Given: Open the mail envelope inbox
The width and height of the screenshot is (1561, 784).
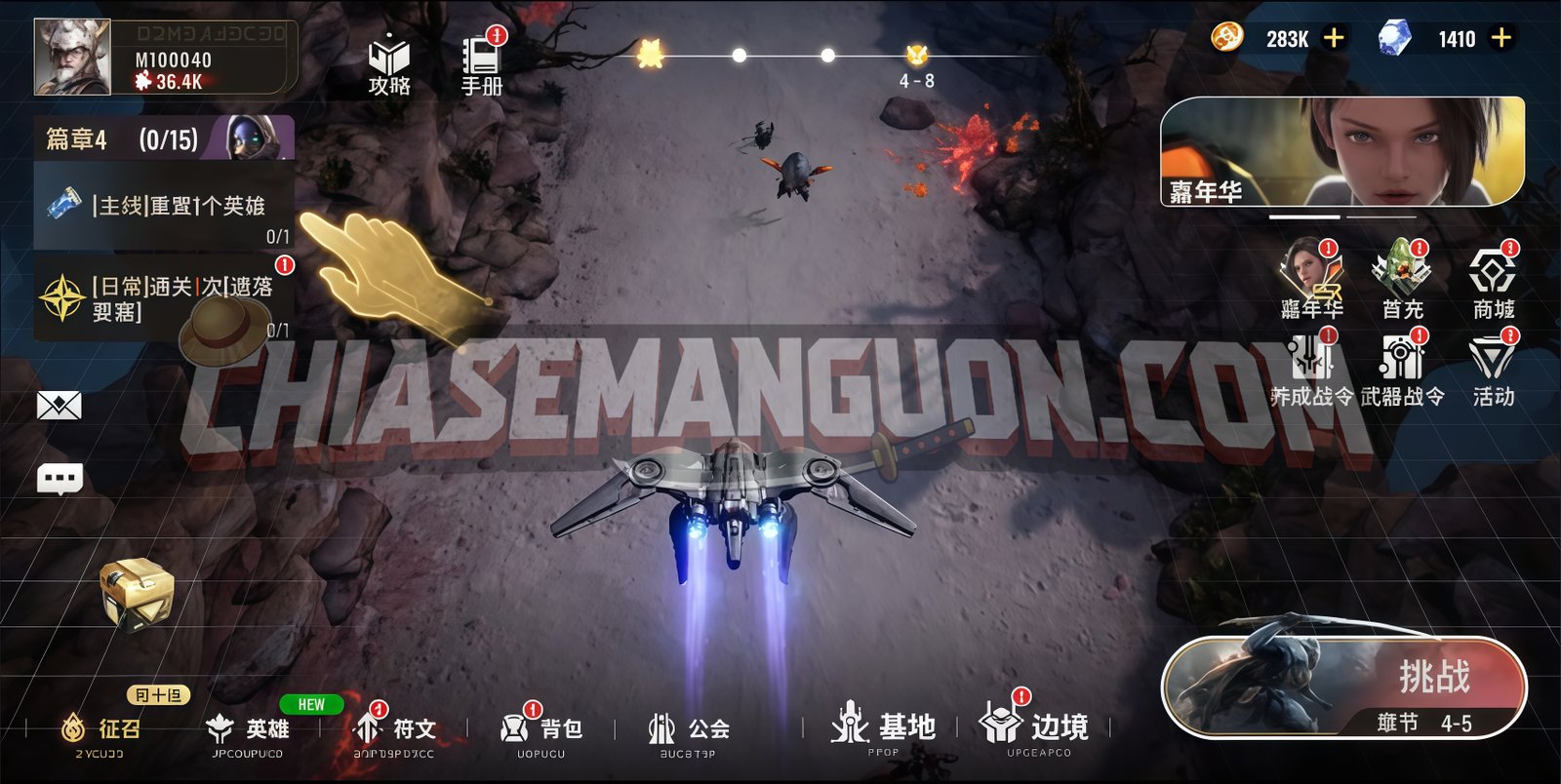Looking at the screenshot, I should click(59, 406).
